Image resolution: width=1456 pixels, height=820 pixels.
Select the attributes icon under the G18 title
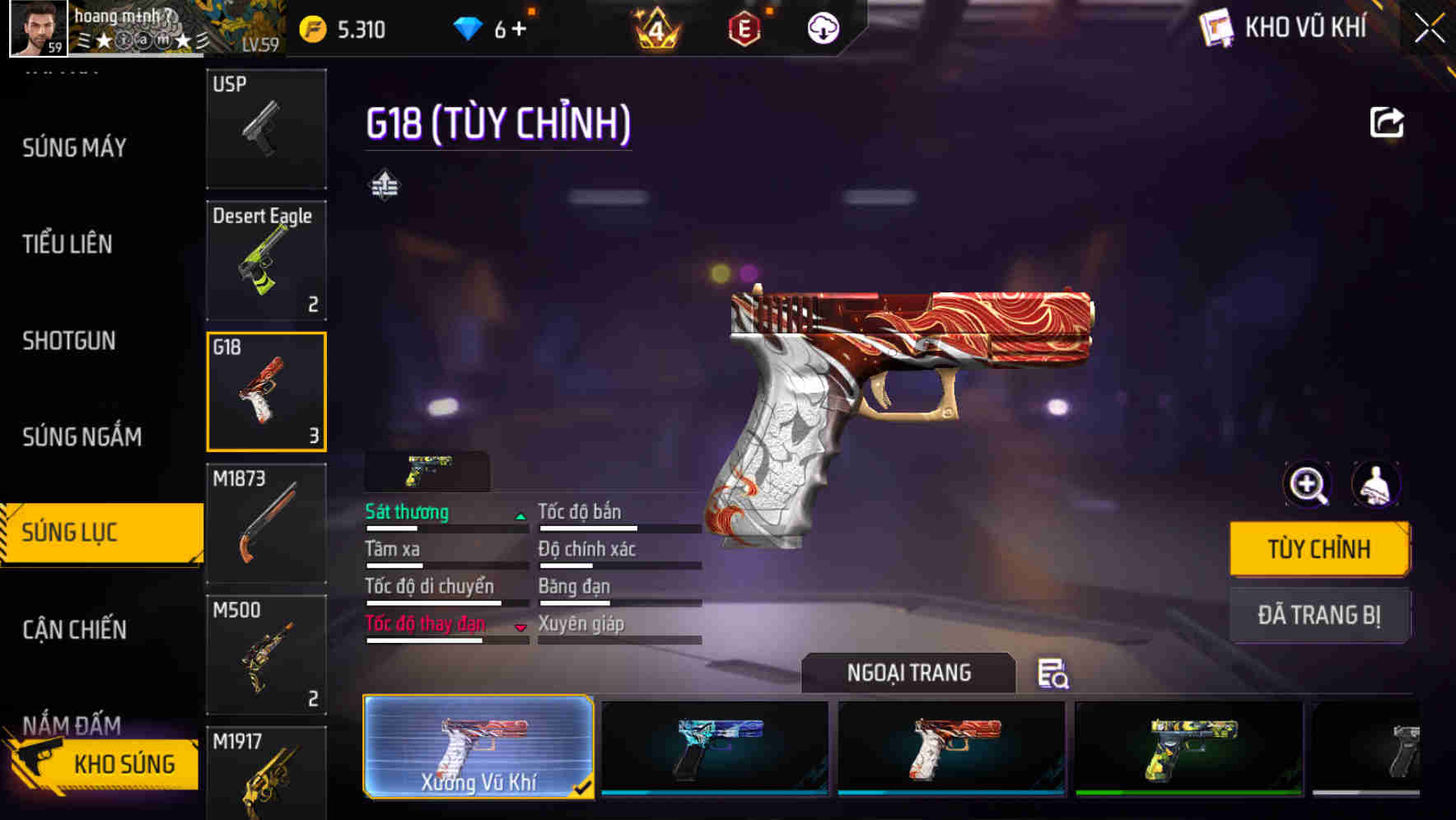pyautogui.click(x=384, y=184)
